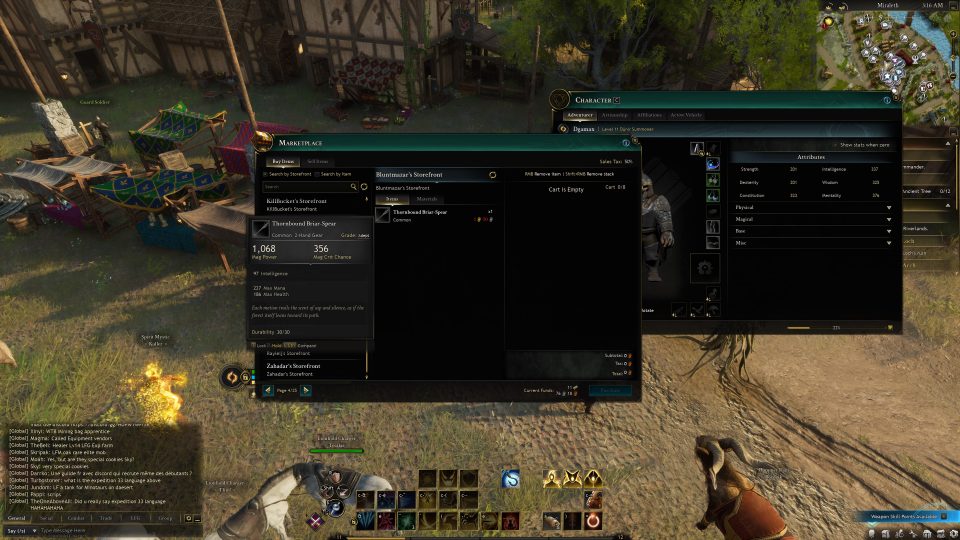Select KillBucket's Storefront in the list
Viewport: 960px width, 540px height.
tap(296, 203)
